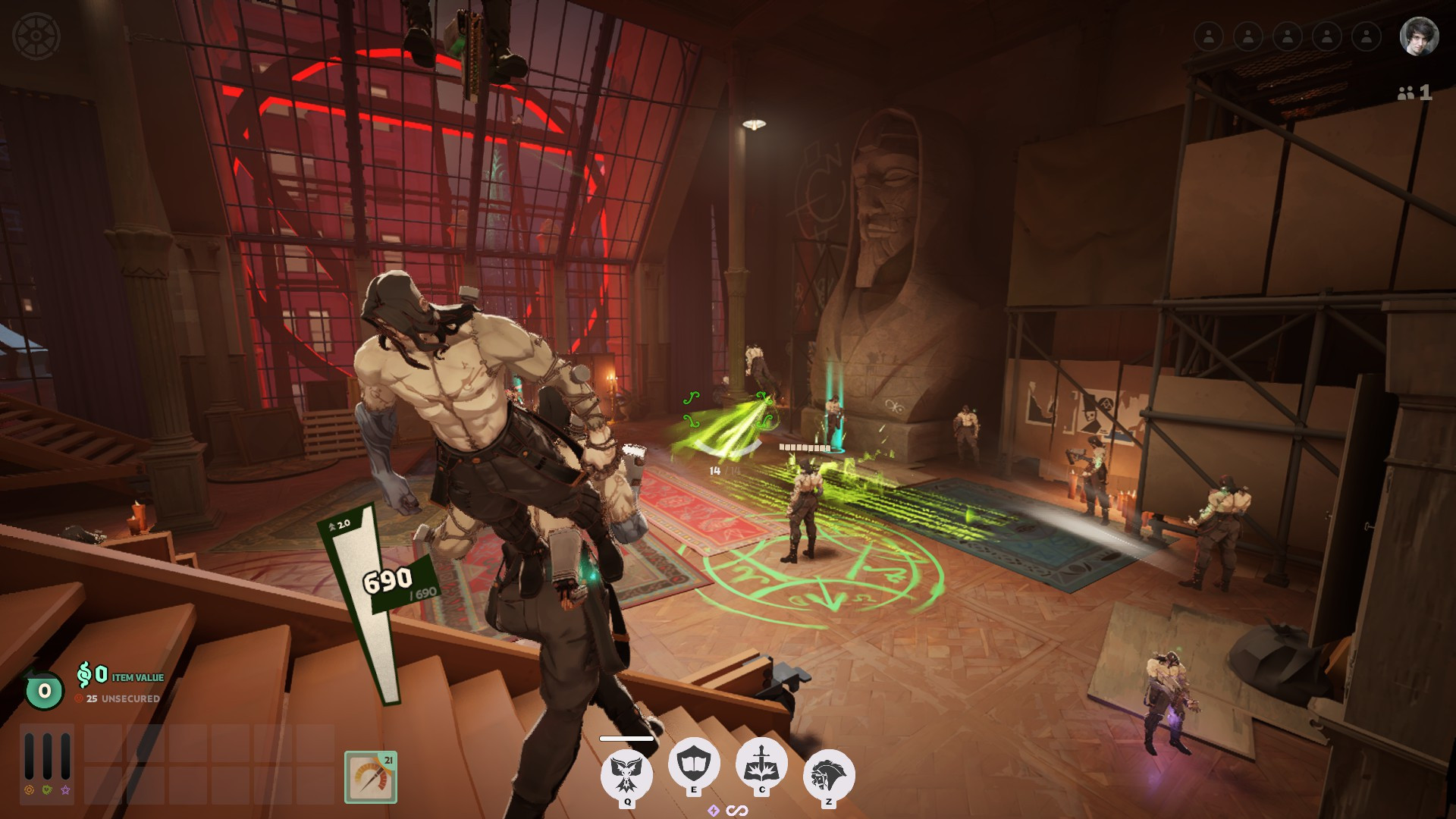
Task: Activate the bat ability icon
Action: [626, 773]
